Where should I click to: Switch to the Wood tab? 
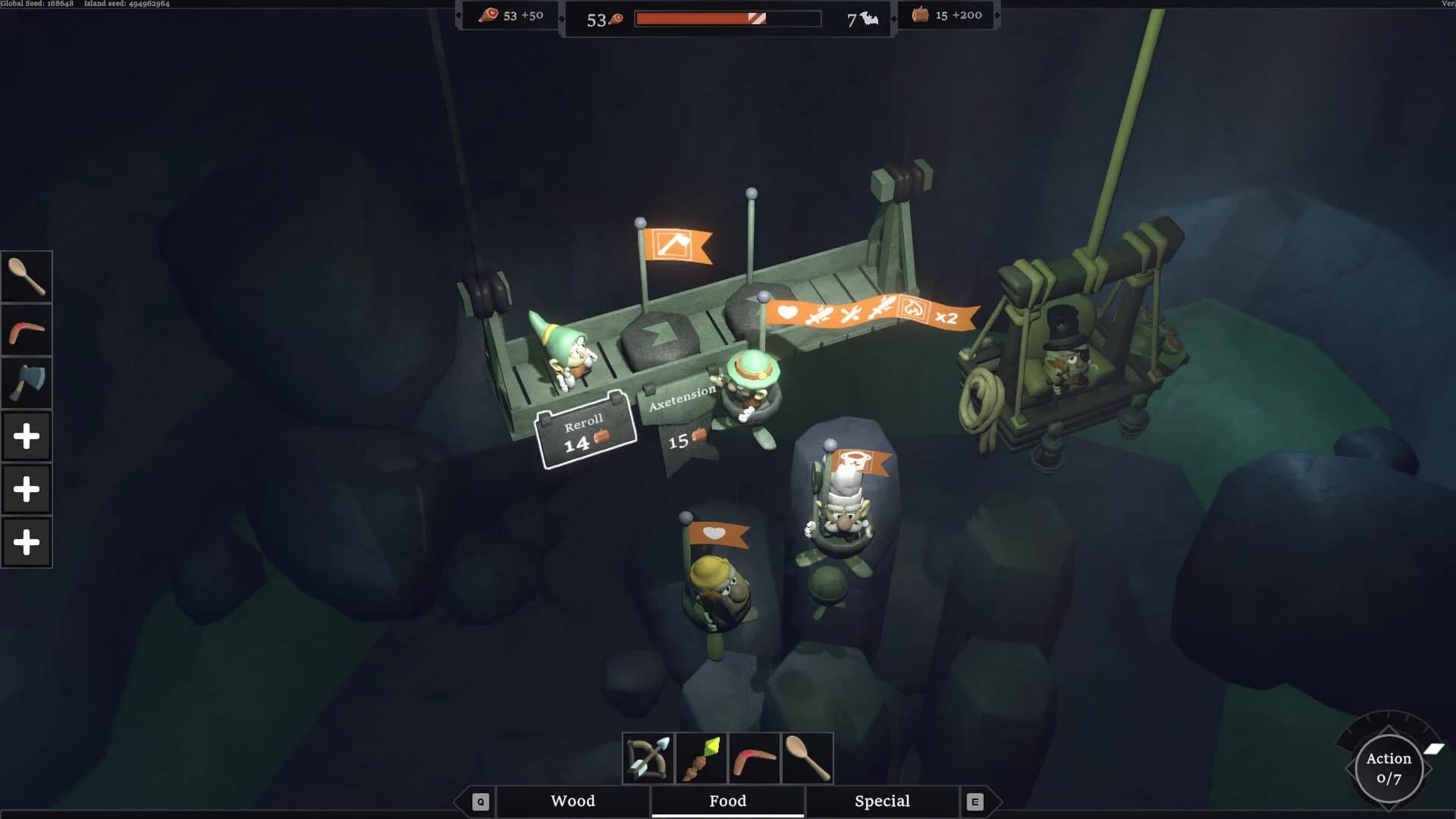tap(573, 801)
